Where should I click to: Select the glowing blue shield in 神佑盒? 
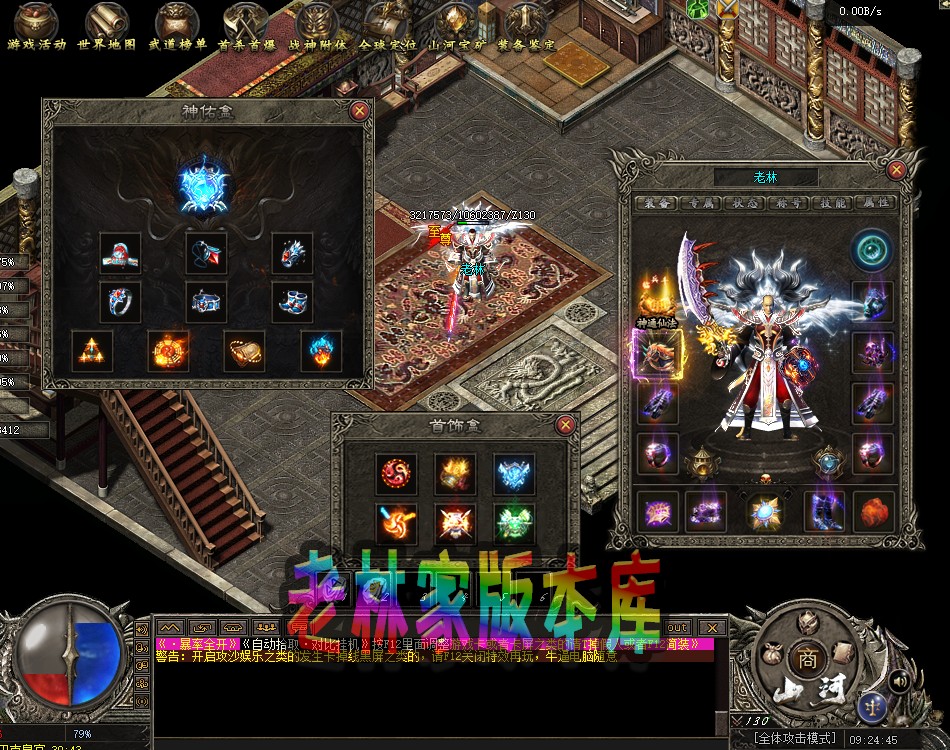[206, 185]
